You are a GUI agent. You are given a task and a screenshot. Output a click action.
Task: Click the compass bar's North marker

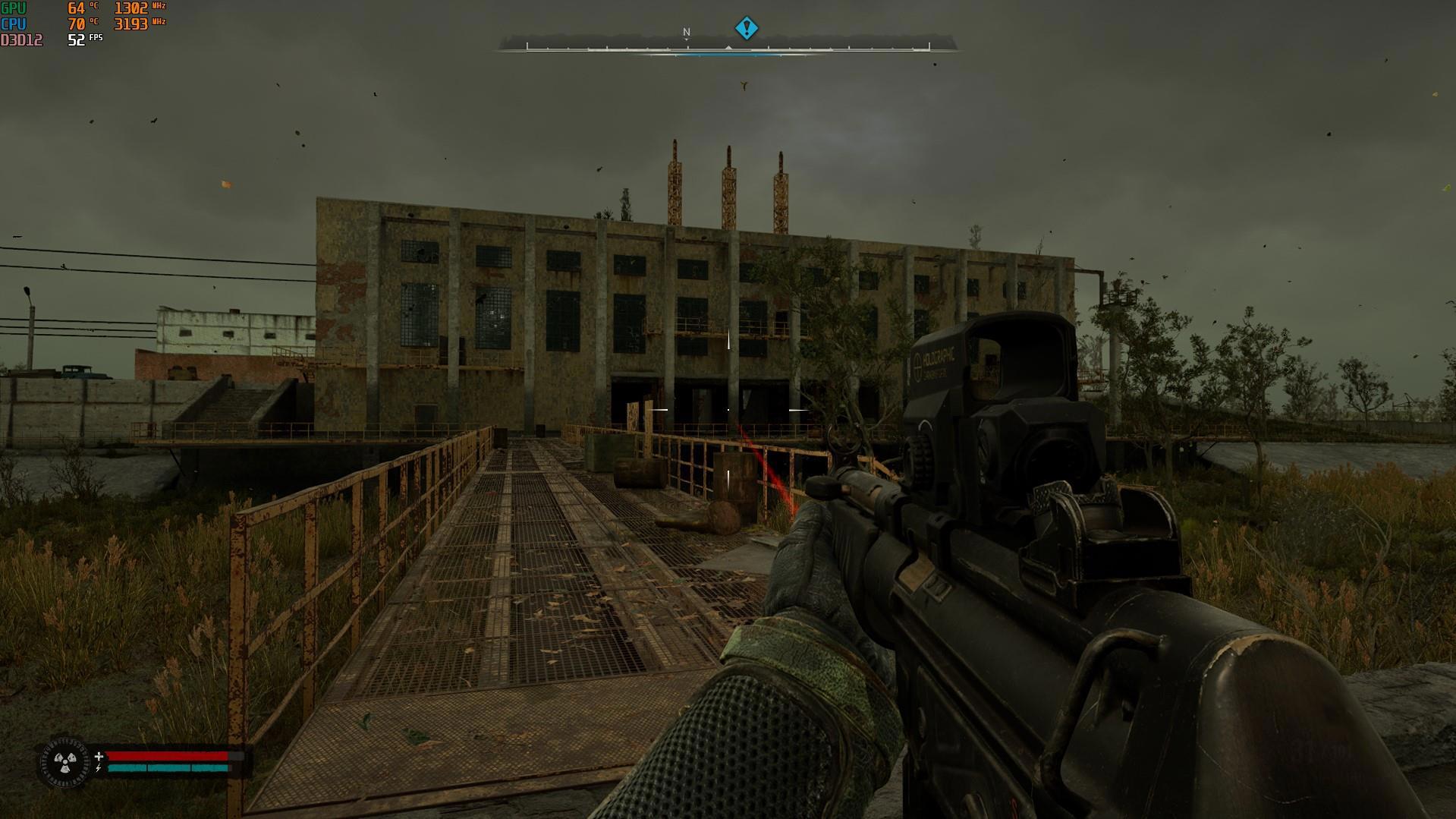coord(687,33)
